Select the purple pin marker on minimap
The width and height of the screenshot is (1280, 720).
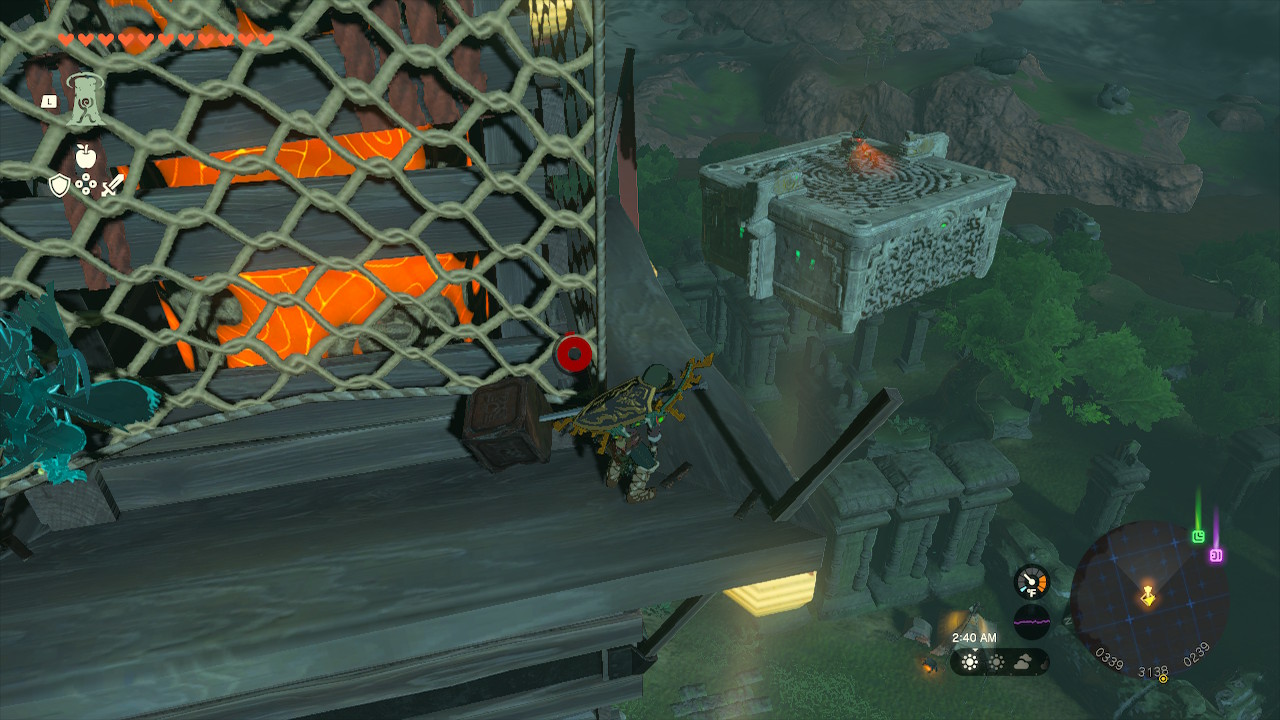pyautogui.click(x=1217, y=555)
